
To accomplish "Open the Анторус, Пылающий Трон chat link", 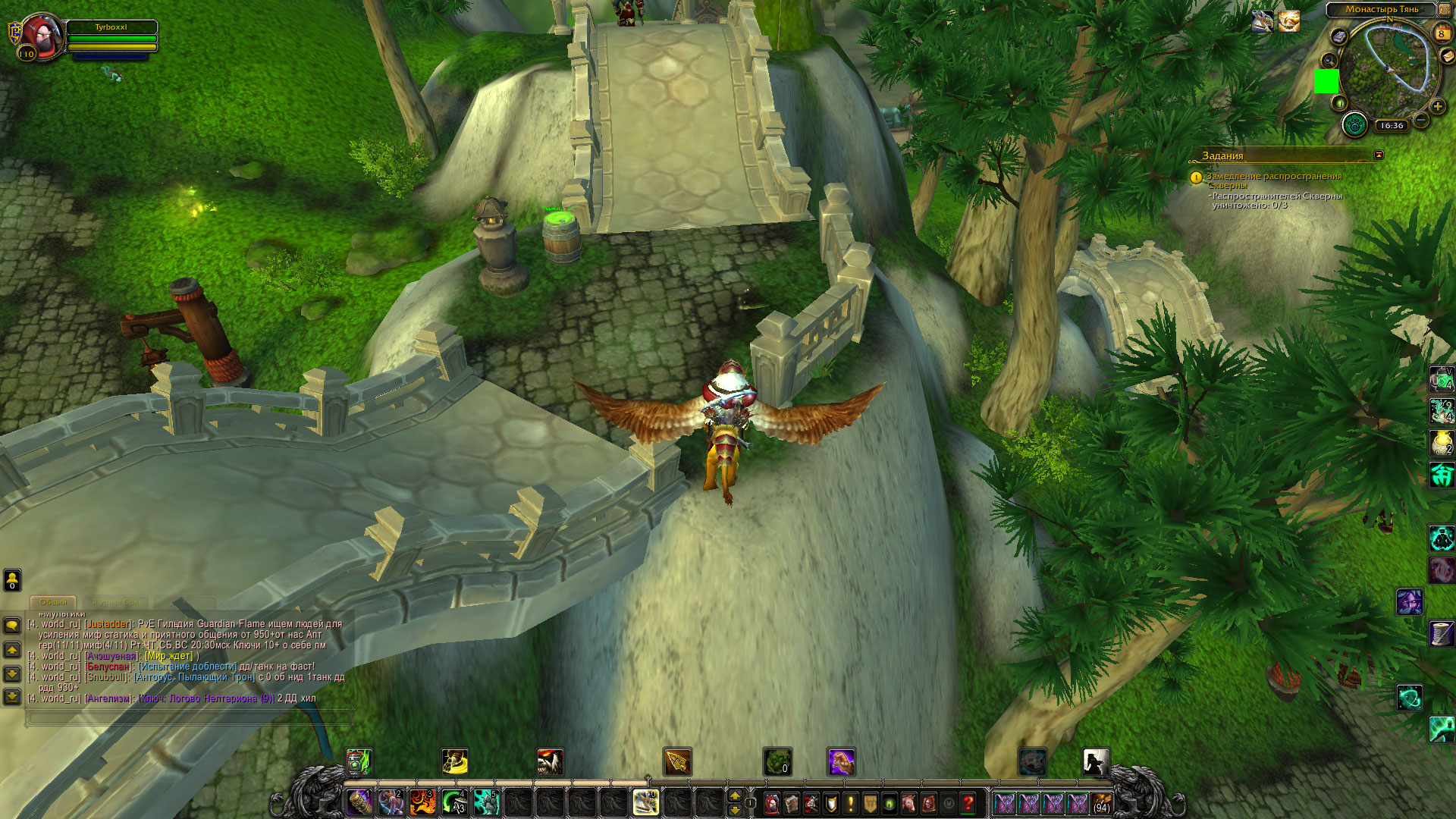I will tap(194, 677).
